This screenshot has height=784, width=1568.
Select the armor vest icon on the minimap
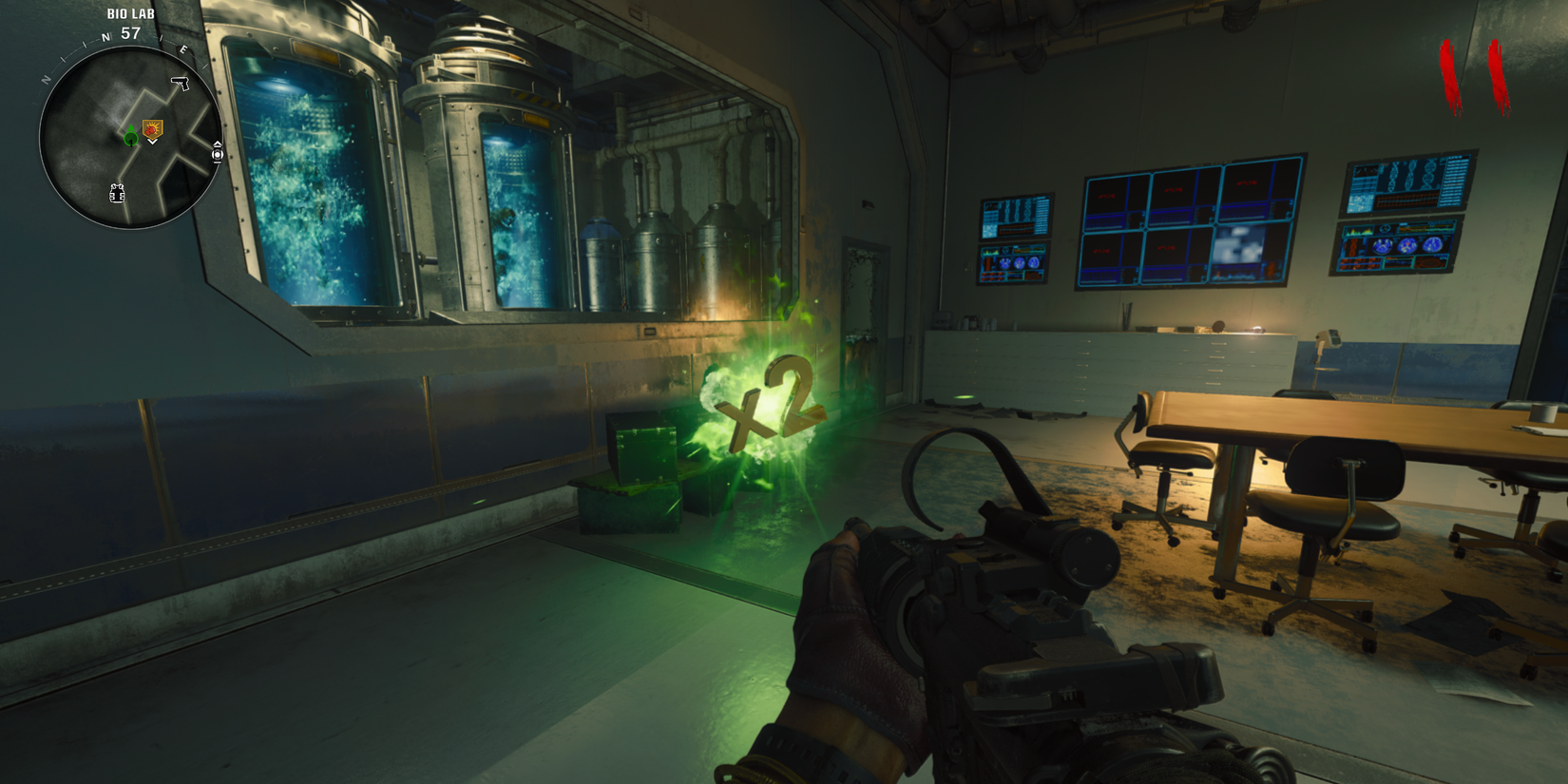(117, 194)
